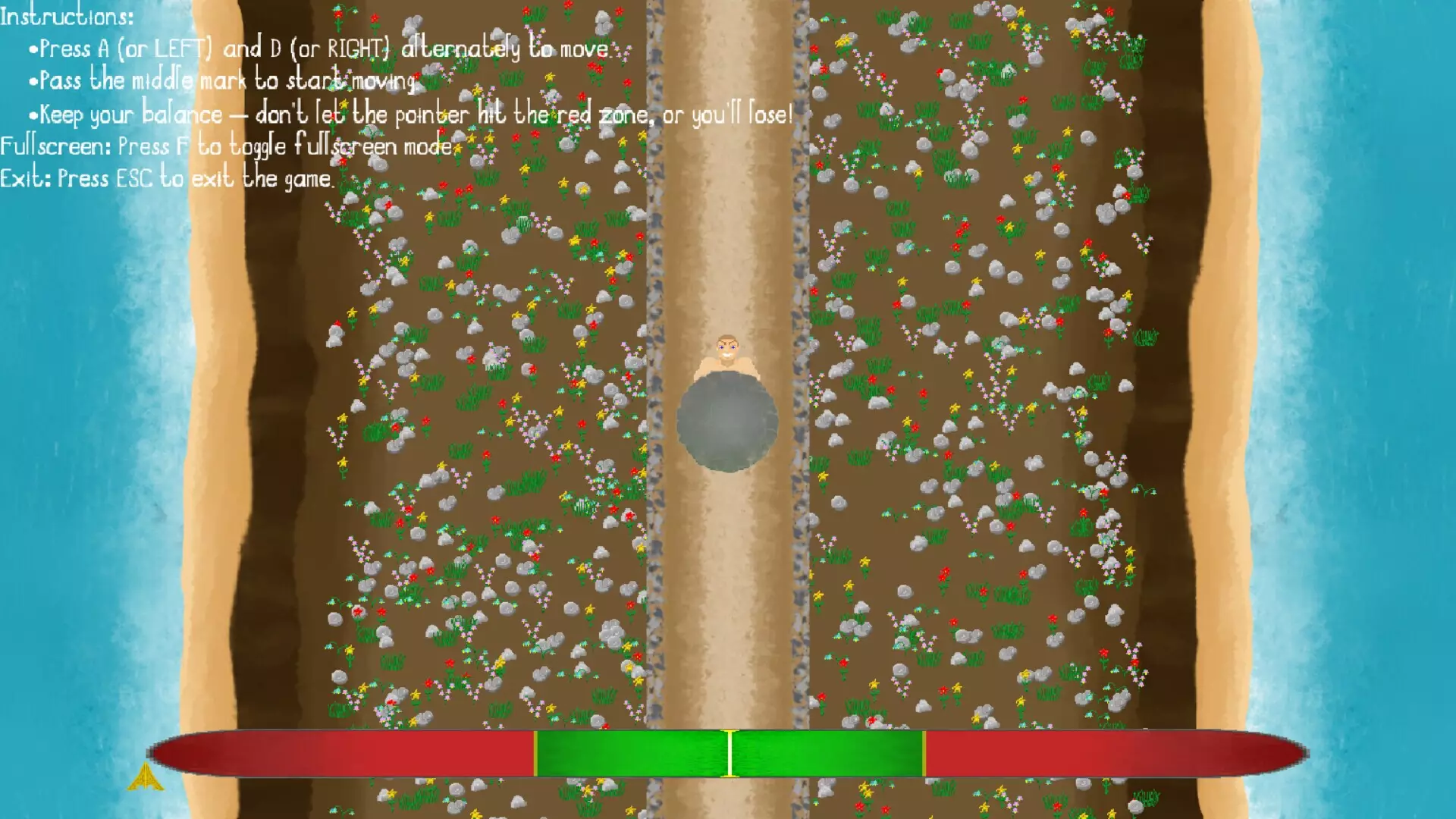Viewport: 1456px width, 819px height.
Task: Click the 'Keep your balance' warning line
Action: 409,114
